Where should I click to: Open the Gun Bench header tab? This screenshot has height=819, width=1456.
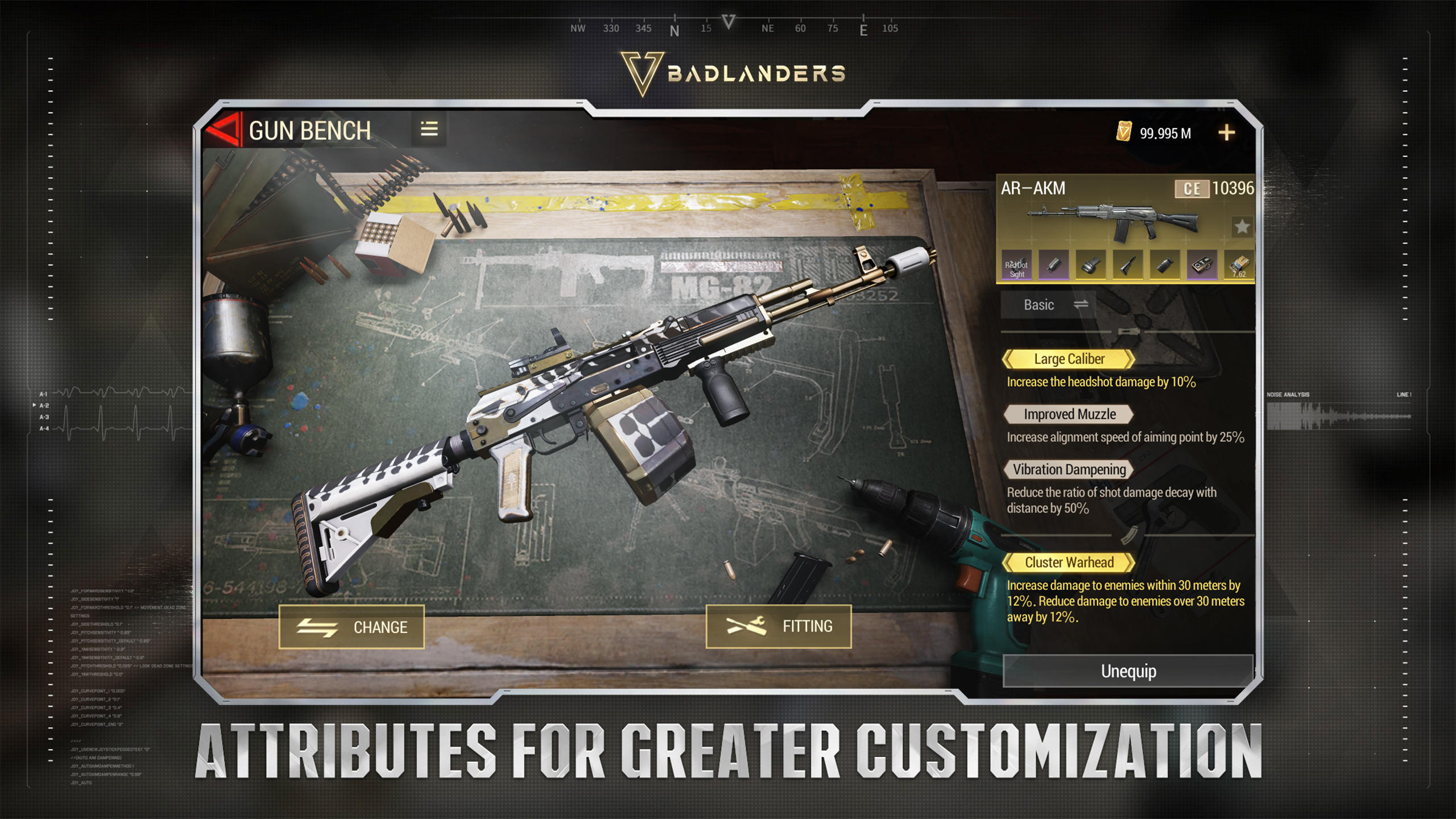point(310,130)
